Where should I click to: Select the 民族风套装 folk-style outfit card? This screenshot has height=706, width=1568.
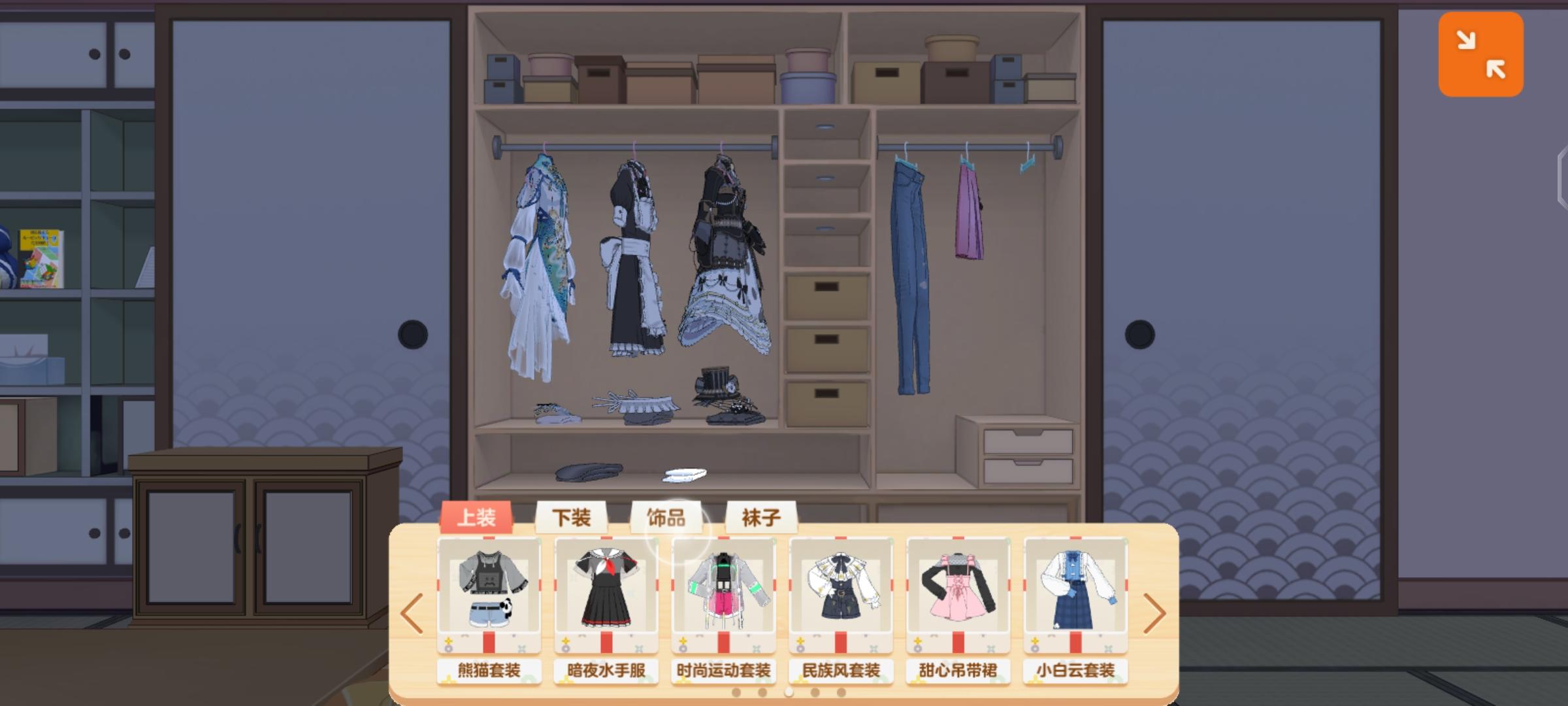[x=841, y=592]
